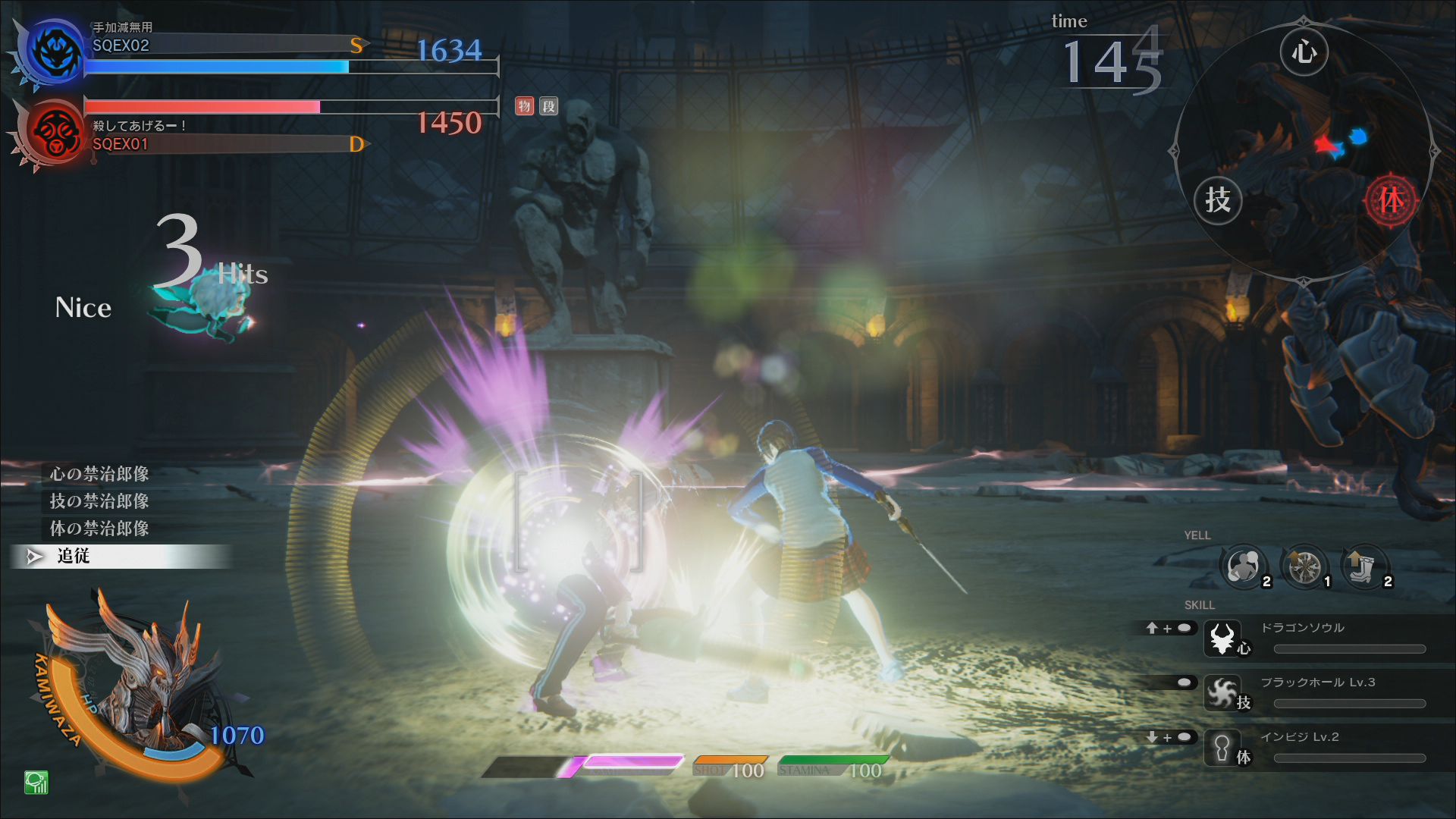Click the 心 node on the minimap
Image resolution: width=1456 pixels, height=819 pixels.
point(1304,52)
